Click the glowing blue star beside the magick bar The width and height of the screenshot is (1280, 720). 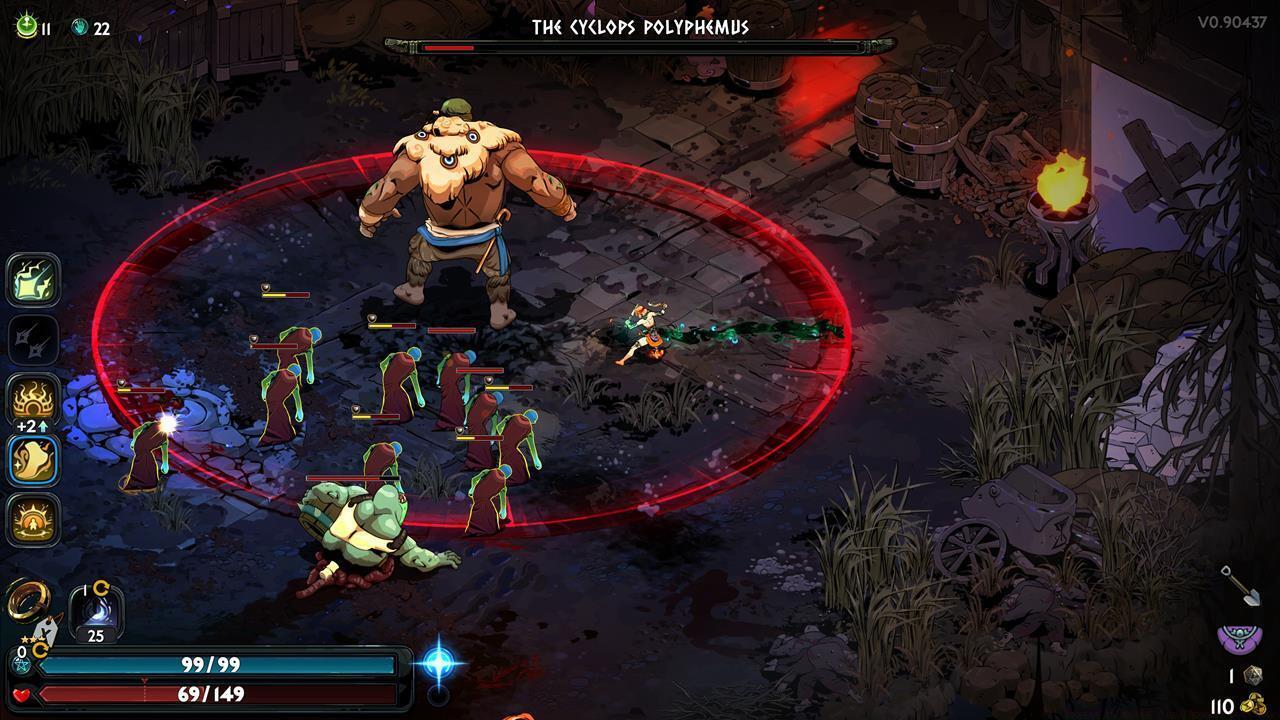point(439,663)
